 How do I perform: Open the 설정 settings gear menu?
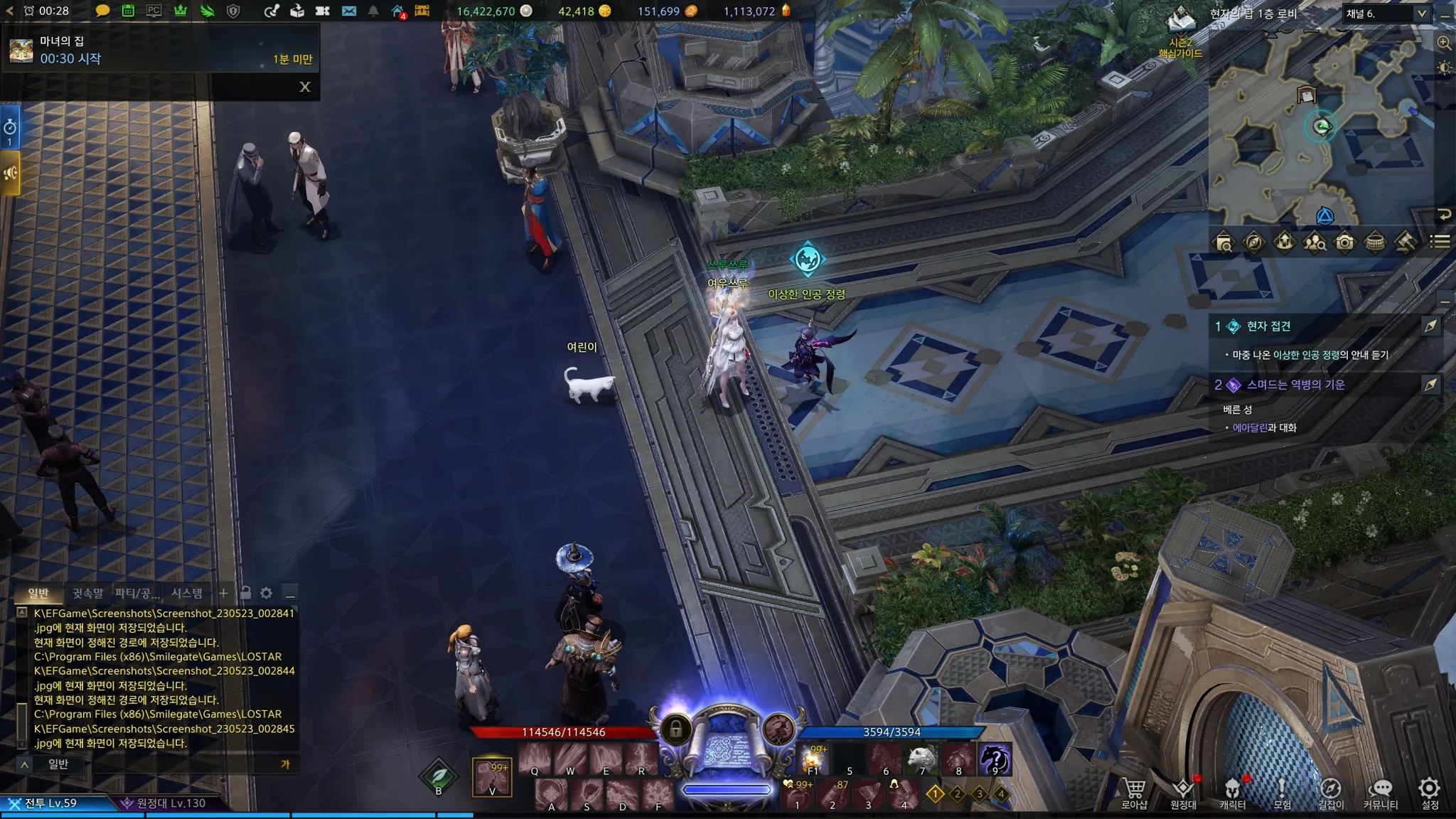(1430, 793)
